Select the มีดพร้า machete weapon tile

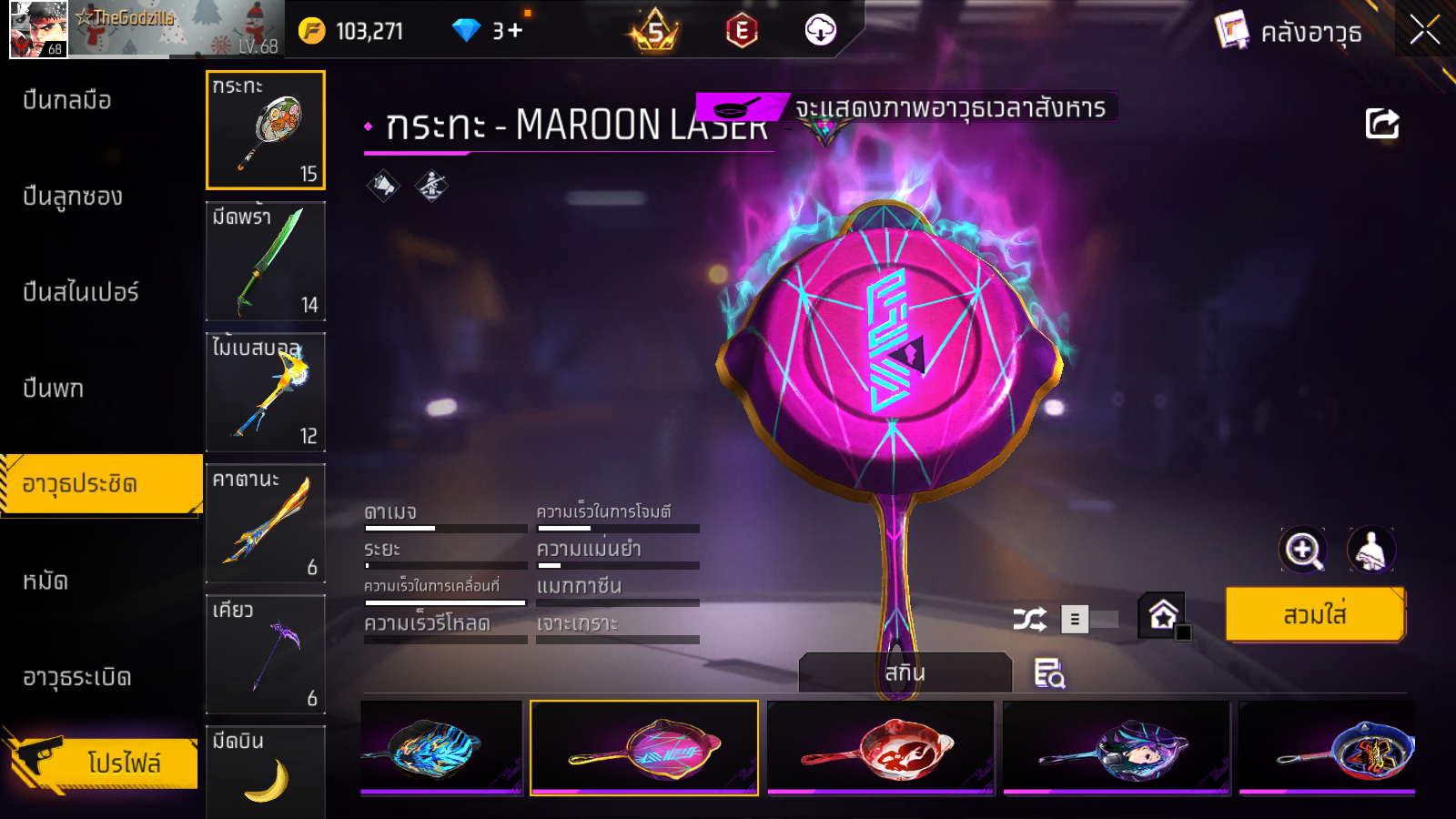click(266, 261)
